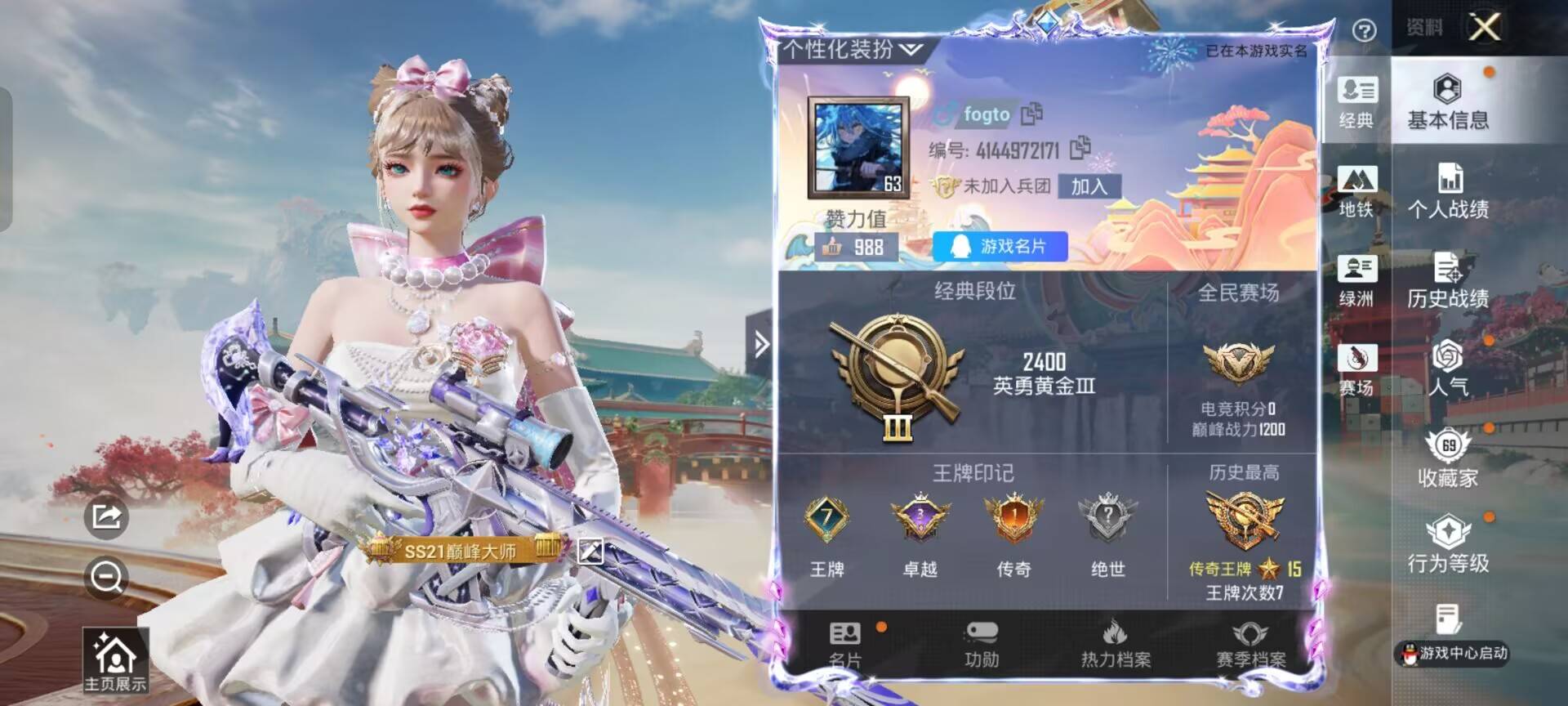The image size is (1568, 706).
Task: Click the question mark help icon
Action: coord(1364,31)
